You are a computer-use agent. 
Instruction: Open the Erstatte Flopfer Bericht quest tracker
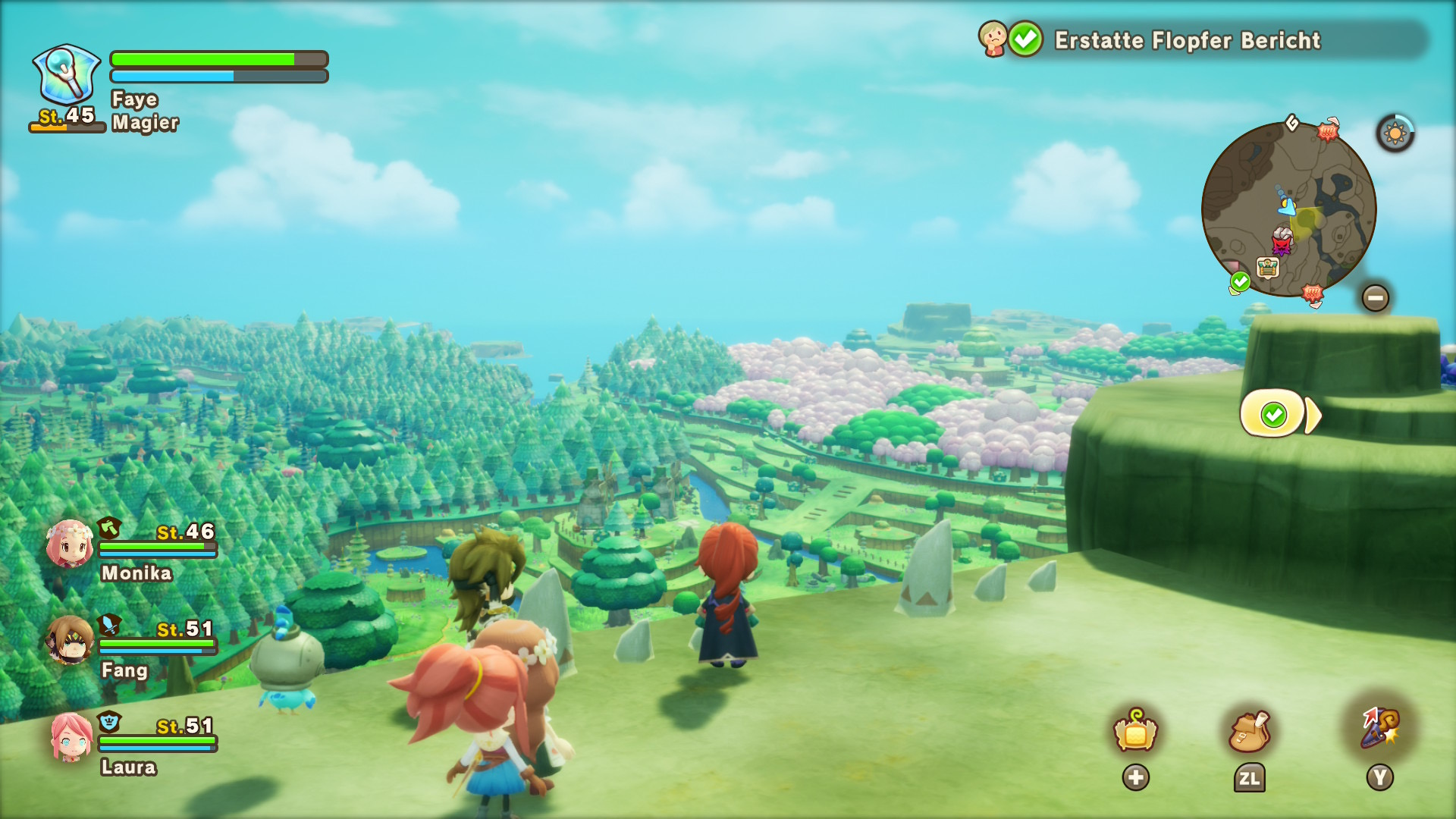1187,40
